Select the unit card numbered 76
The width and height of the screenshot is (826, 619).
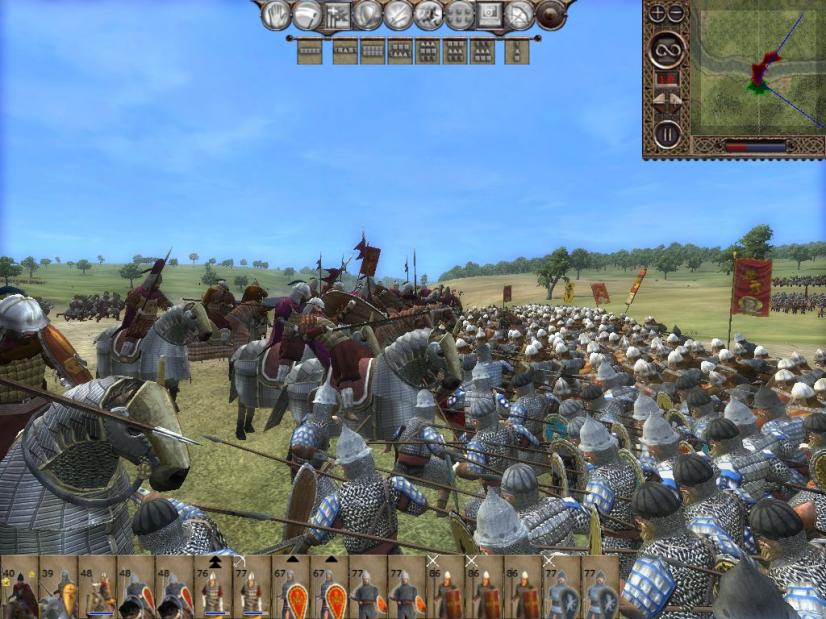[213, 592]
